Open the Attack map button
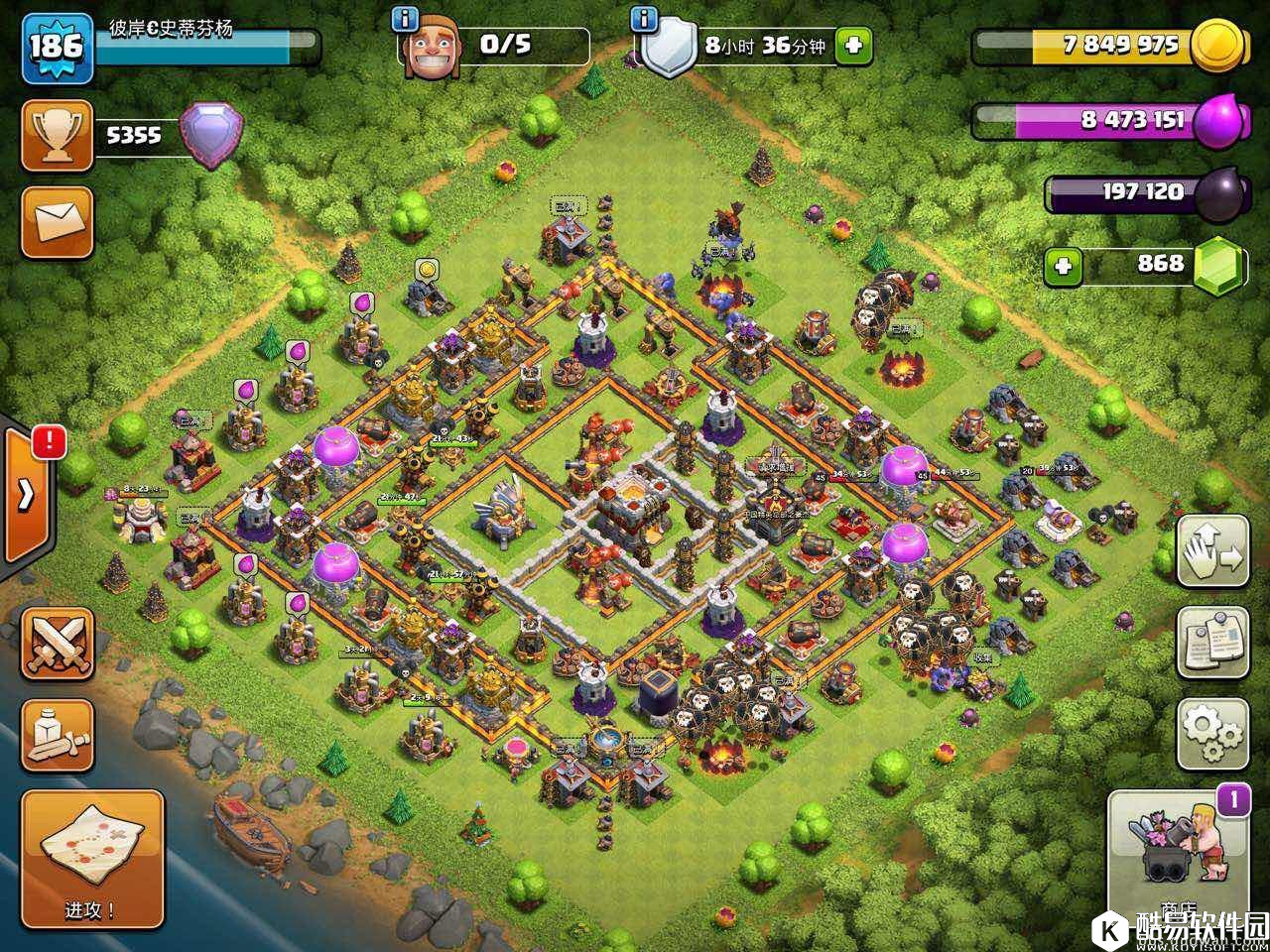Viewport: 1270px width, 952px height. [x=92, y=857]
